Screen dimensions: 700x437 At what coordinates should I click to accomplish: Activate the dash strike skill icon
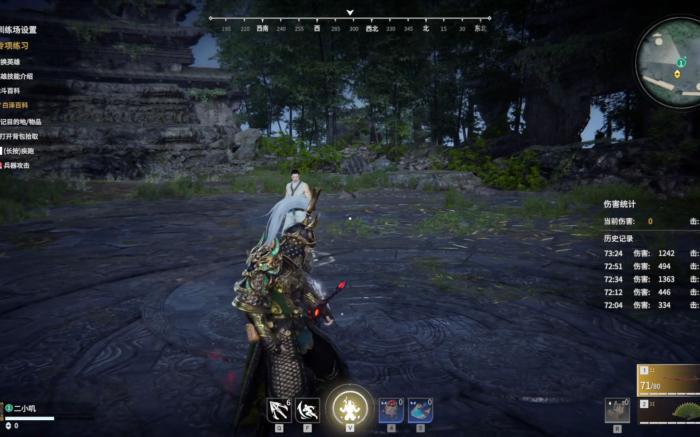click(308, 410)
